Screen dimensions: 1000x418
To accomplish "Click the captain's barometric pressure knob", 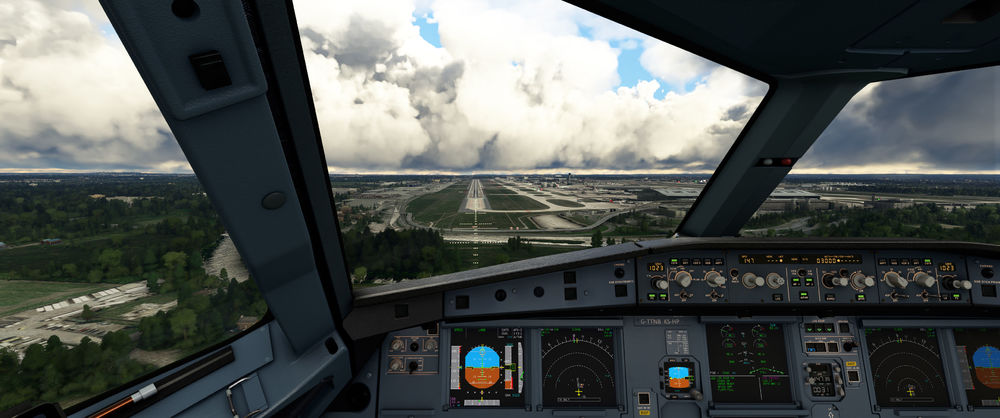I will pos(658,283).
